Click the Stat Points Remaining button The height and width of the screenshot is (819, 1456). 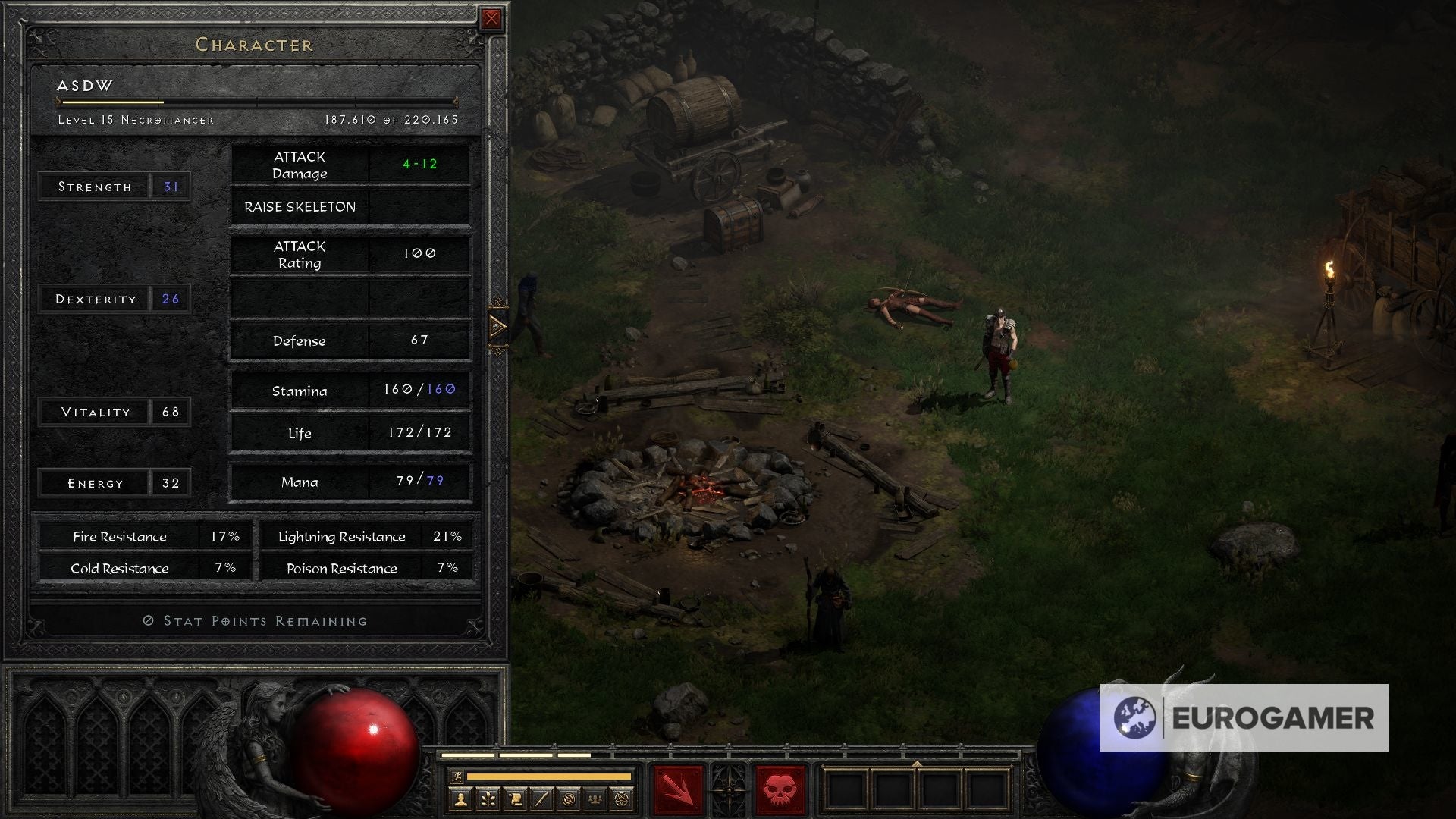255,620
